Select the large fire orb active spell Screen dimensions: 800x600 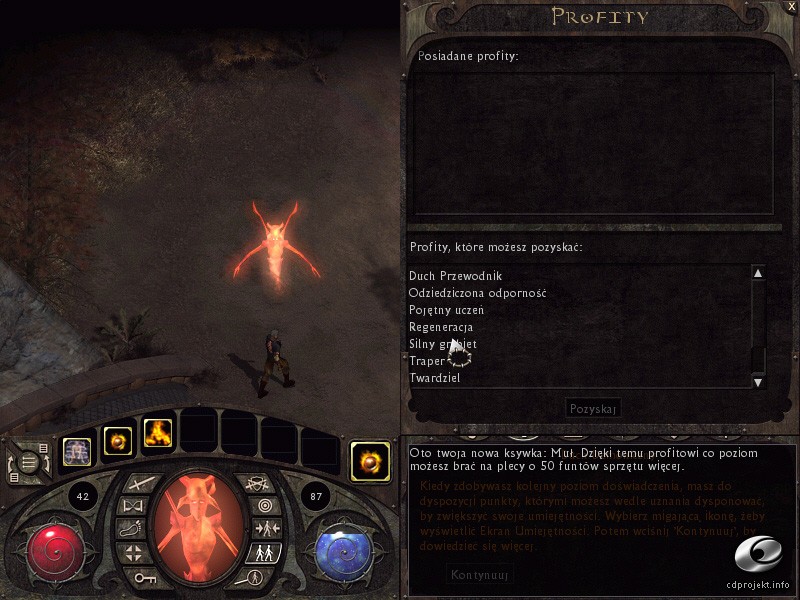pyautogui.click(x=370, y=461)
